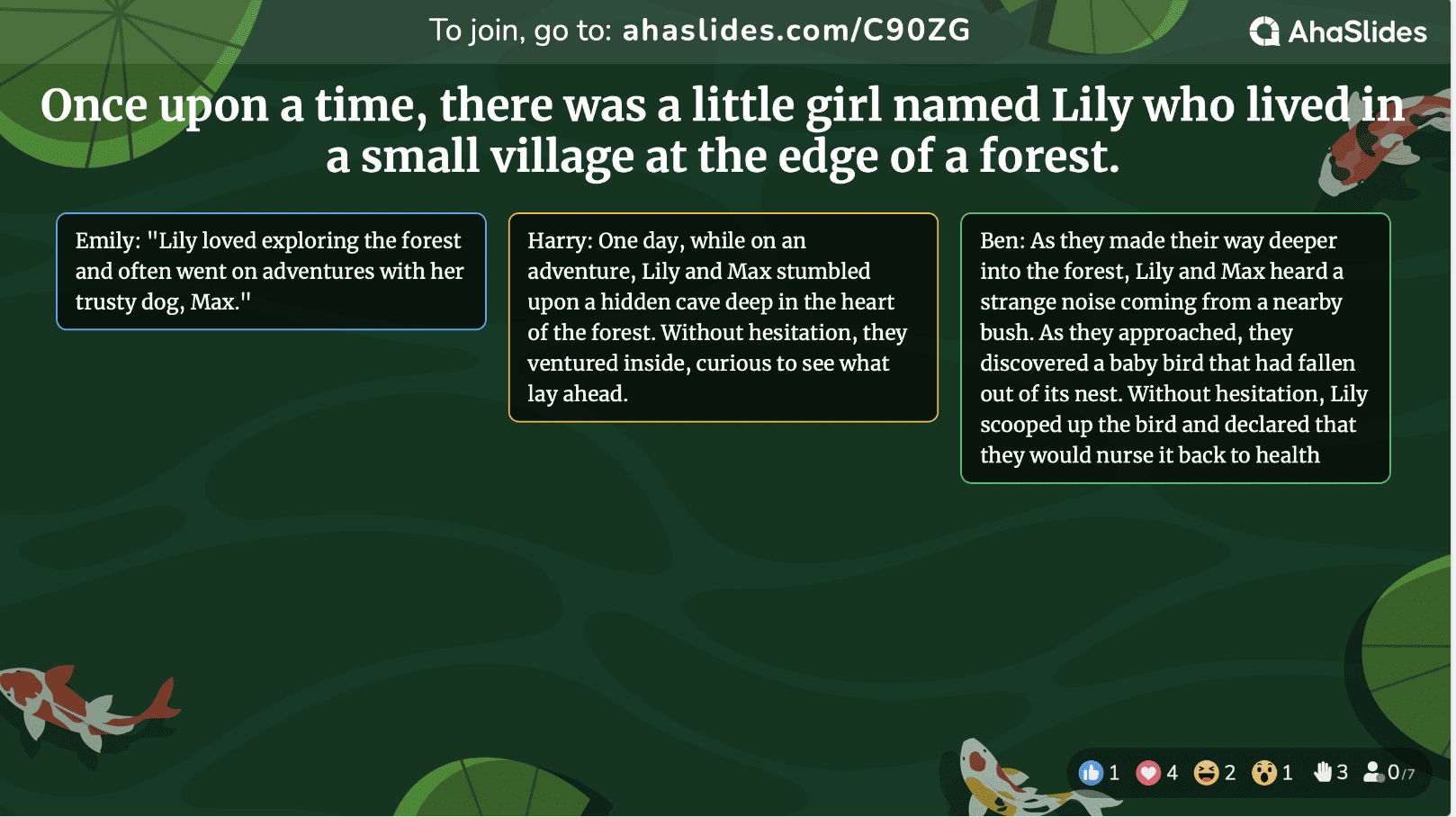Screen dimensions: 1456x817
Task: Choose the laughing face reaction
Action: pos(1206,773)
